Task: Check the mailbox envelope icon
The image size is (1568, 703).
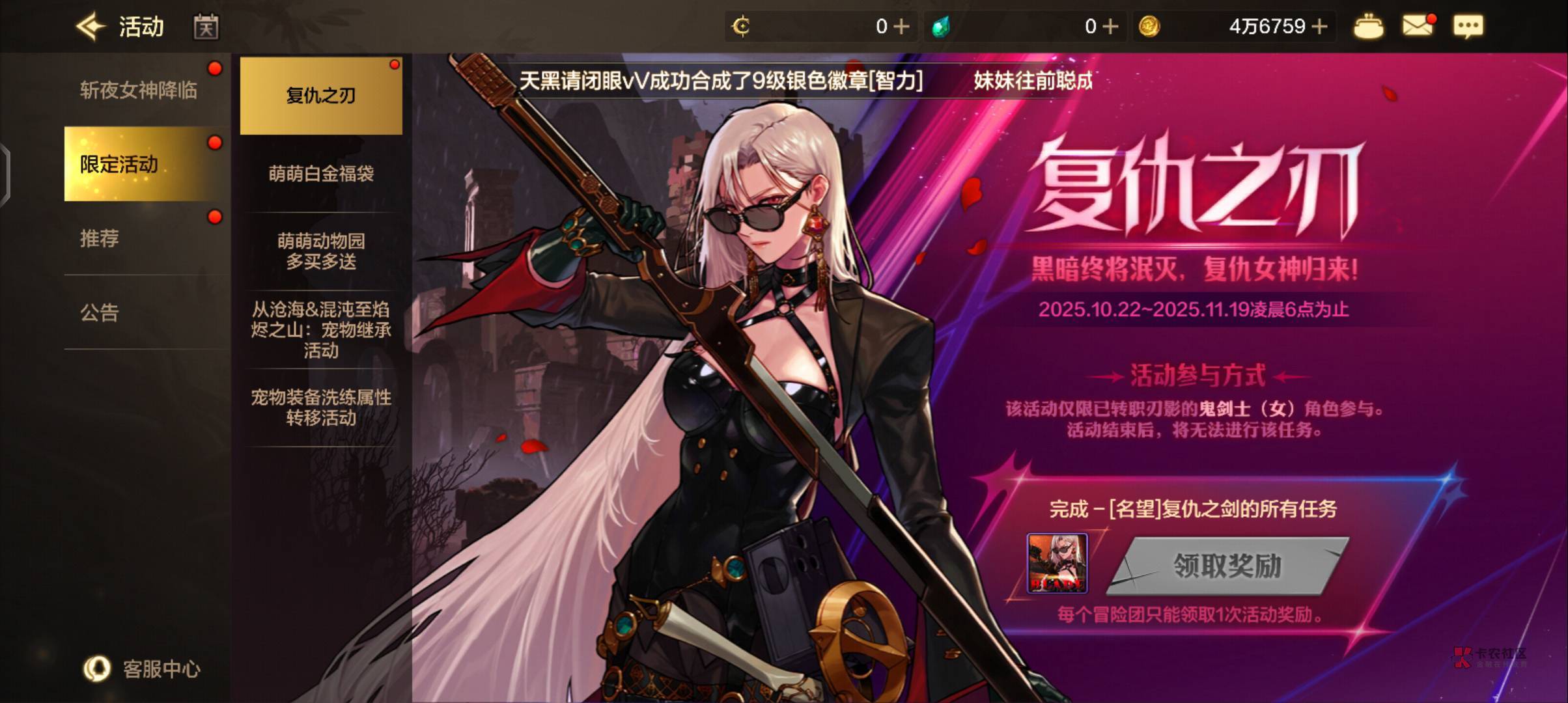Action: coord(1418,27)
